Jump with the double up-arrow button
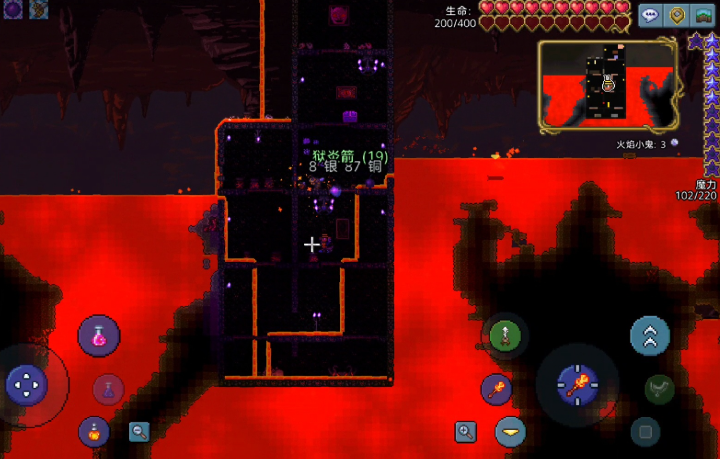The height and width of the screenshot is (459, 720). [x=650, y=336]
